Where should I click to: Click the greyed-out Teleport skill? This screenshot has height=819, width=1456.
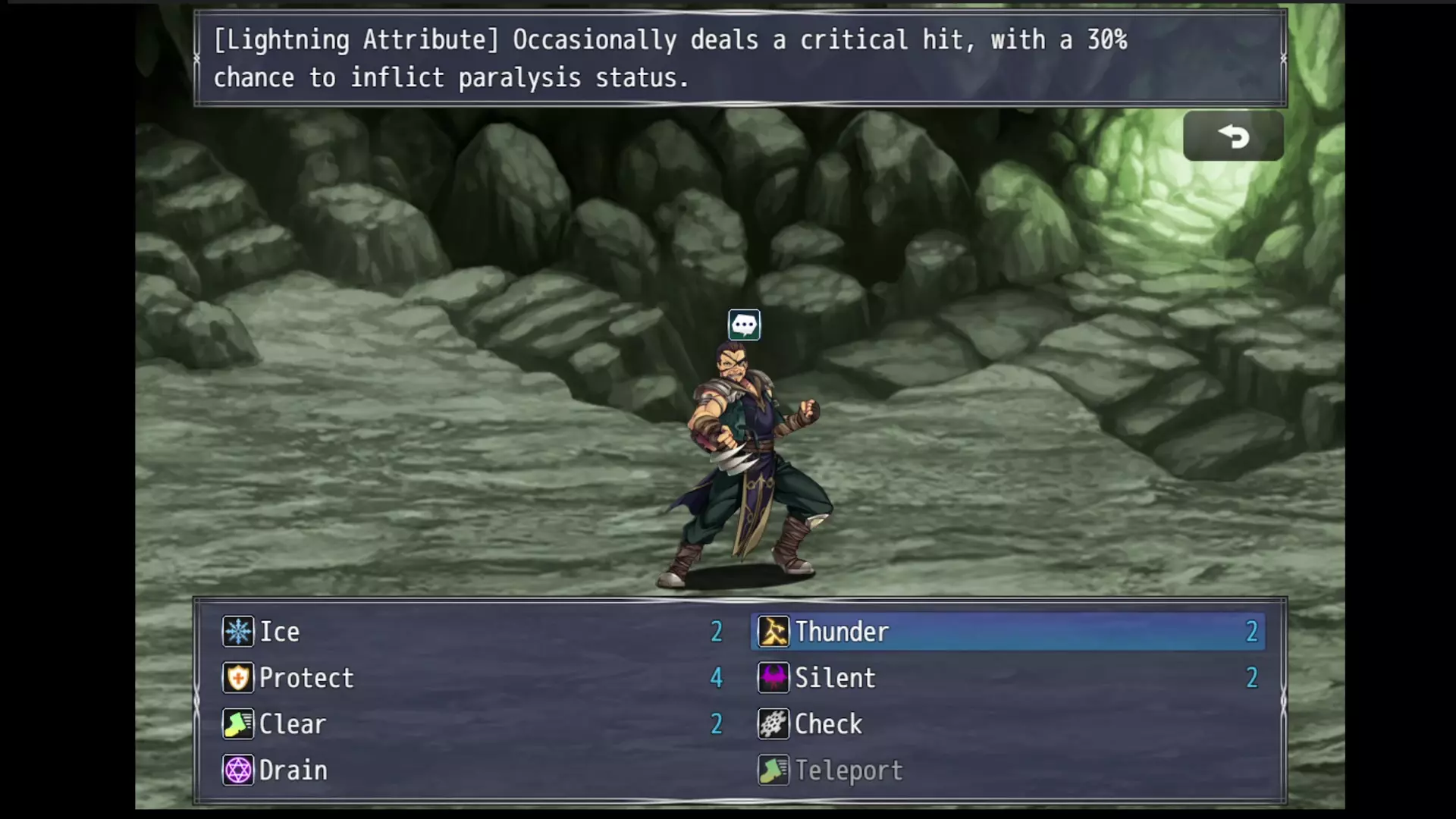click(849, 770)
